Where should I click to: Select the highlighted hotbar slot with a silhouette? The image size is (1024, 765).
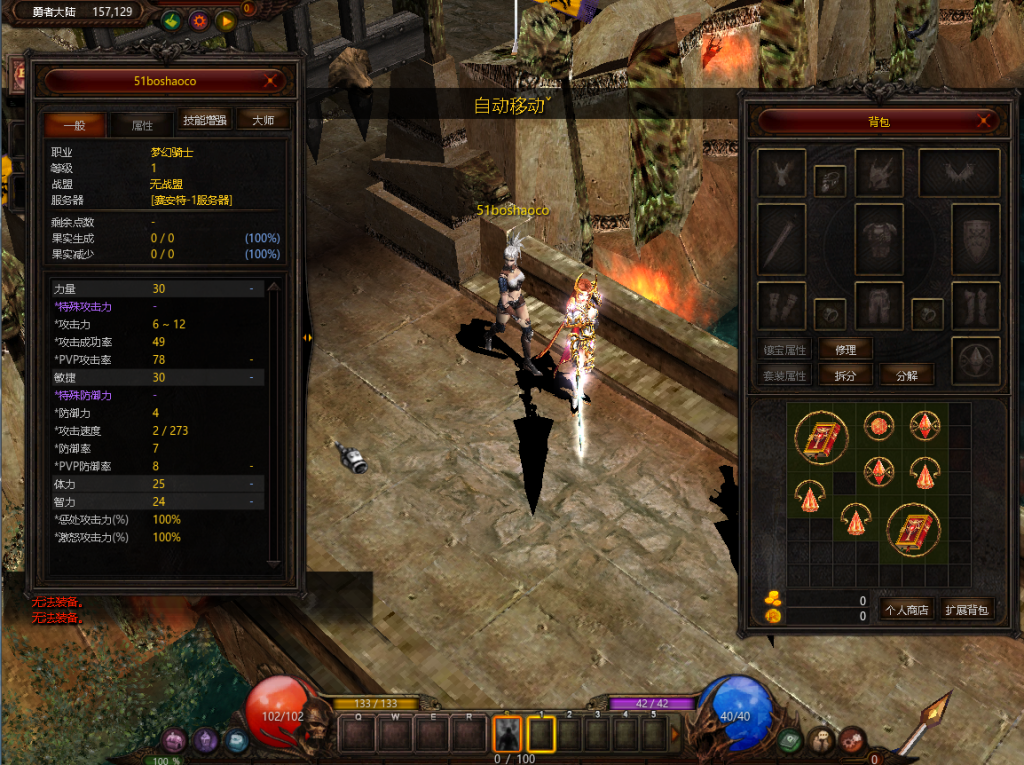507,734
